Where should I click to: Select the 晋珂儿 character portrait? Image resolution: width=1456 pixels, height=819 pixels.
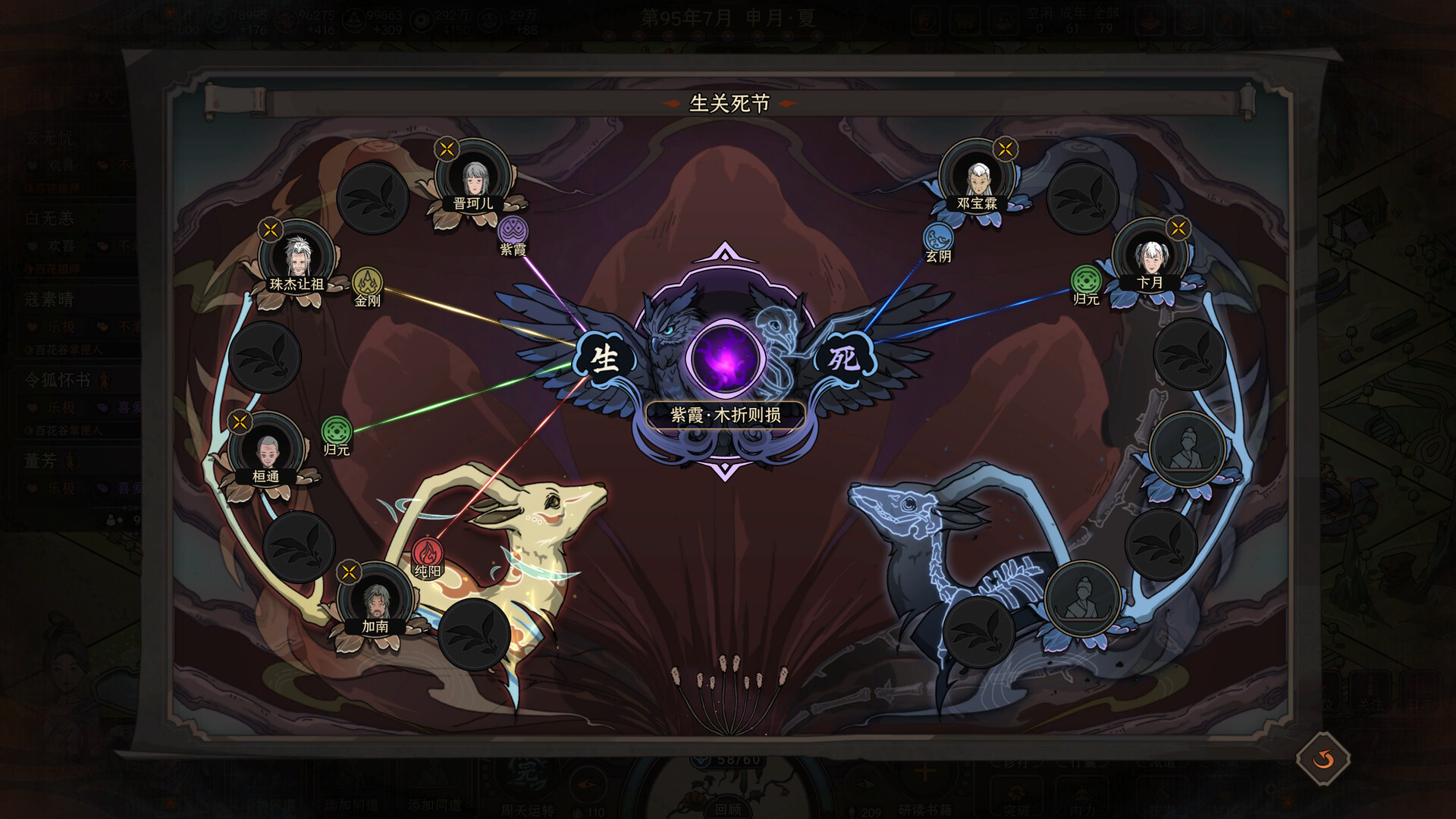tap(474, 176)
